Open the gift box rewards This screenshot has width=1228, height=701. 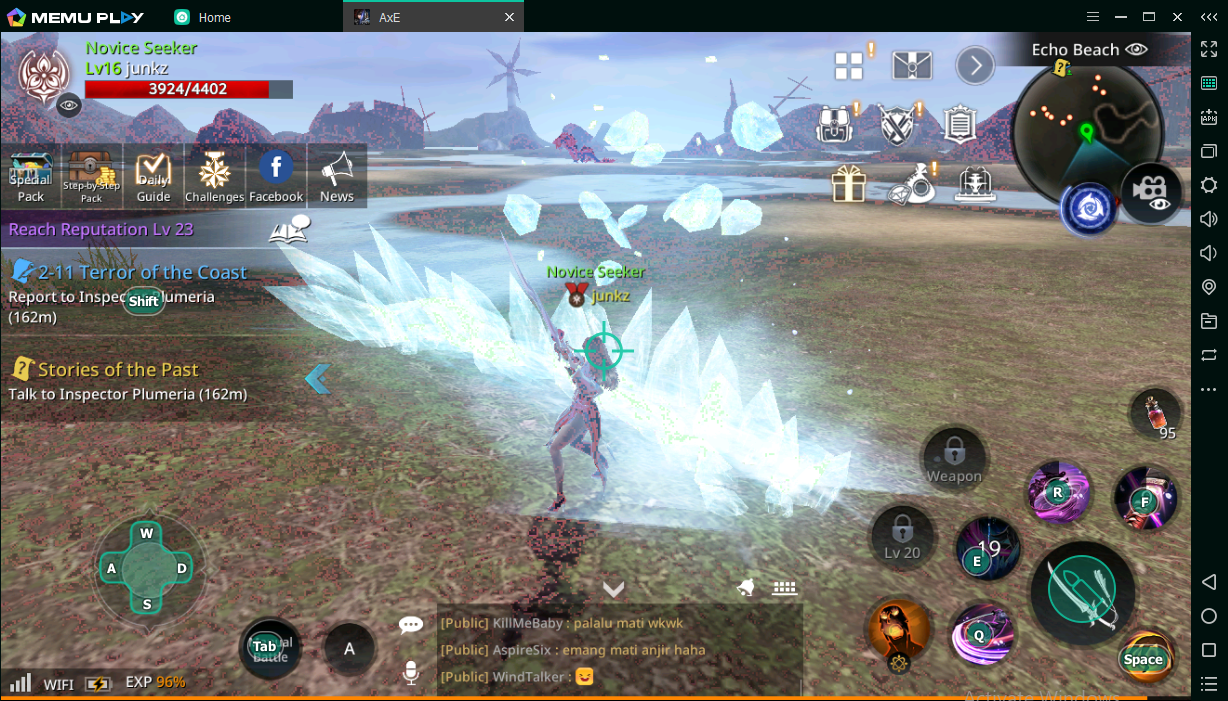(x=848, y=184)
